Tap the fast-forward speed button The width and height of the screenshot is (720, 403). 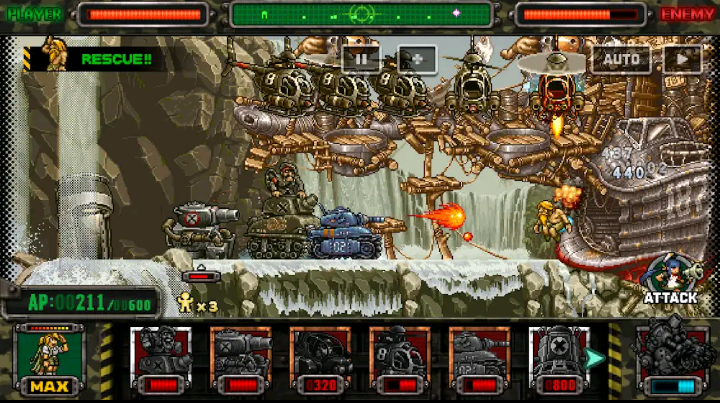click(682, 59)
